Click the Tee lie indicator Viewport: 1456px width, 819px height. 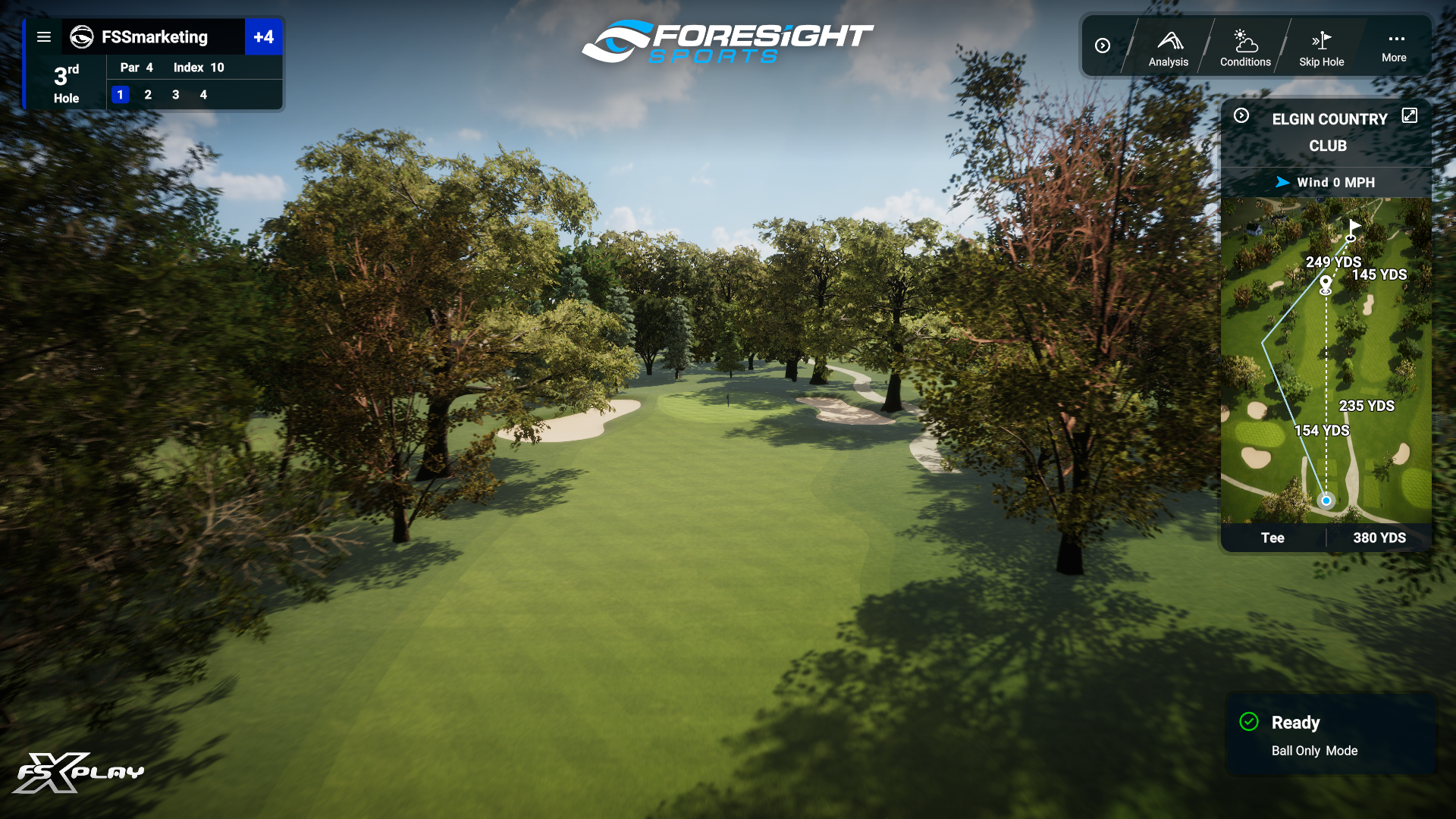pyautogui.click(x=1272, y=538)
